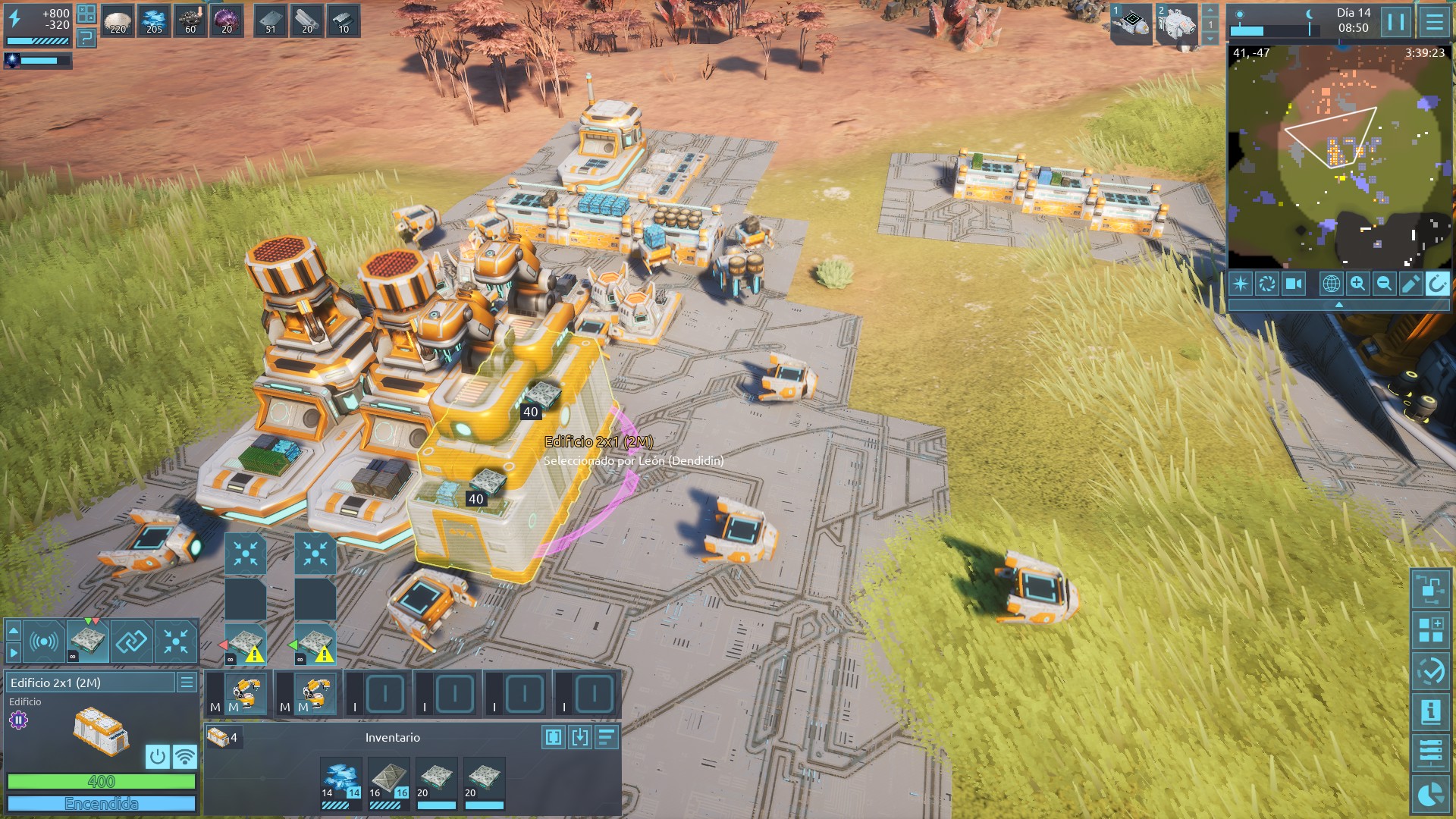This screenshot has height=819, width=1456.
Task: Open the main hamburger menu
Action: tap(1434, 21)
